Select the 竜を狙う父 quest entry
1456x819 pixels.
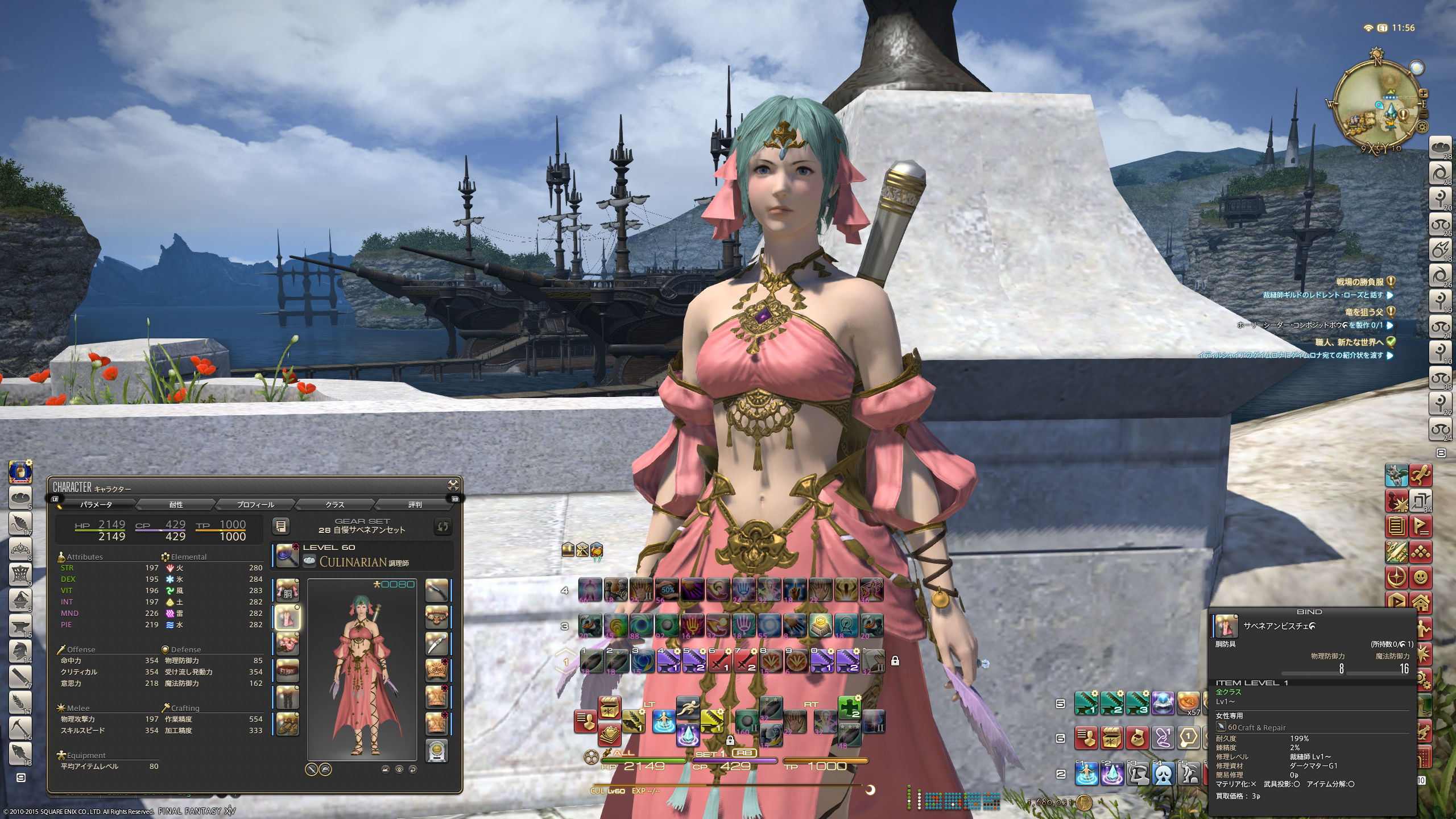click(x=1364, y=312)
